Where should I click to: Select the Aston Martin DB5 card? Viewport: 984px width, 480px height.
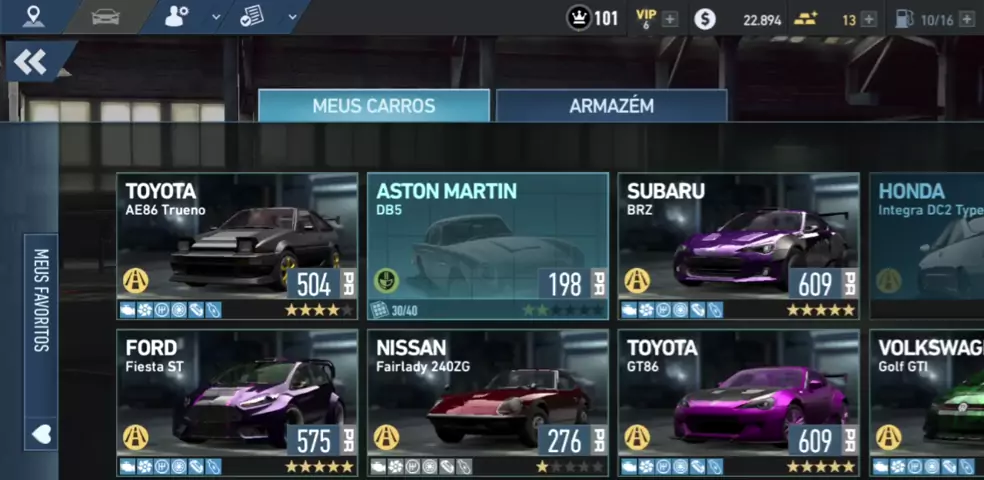click(487, 245)
